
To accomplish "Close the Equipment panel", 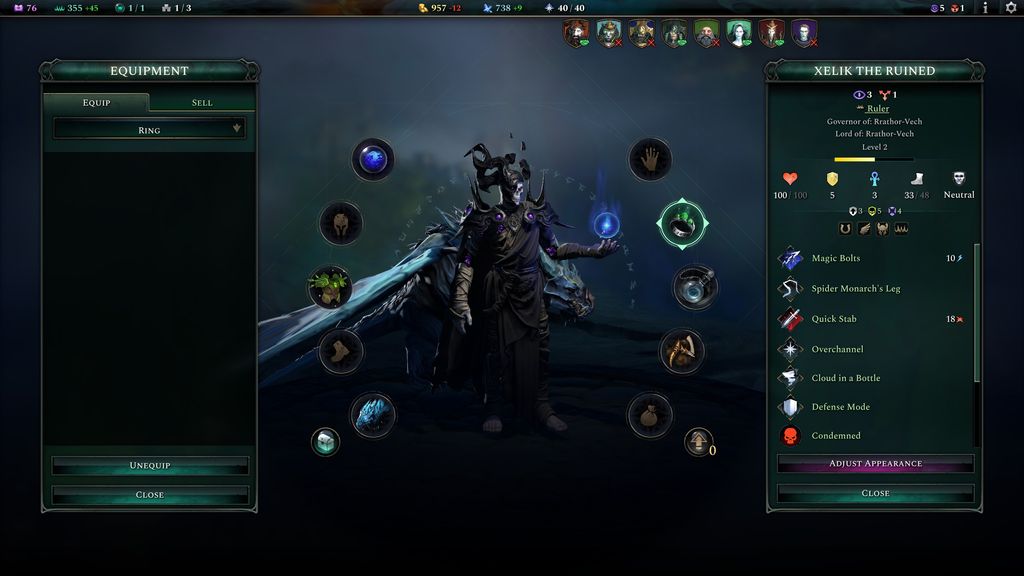I will tap(149, 495).
